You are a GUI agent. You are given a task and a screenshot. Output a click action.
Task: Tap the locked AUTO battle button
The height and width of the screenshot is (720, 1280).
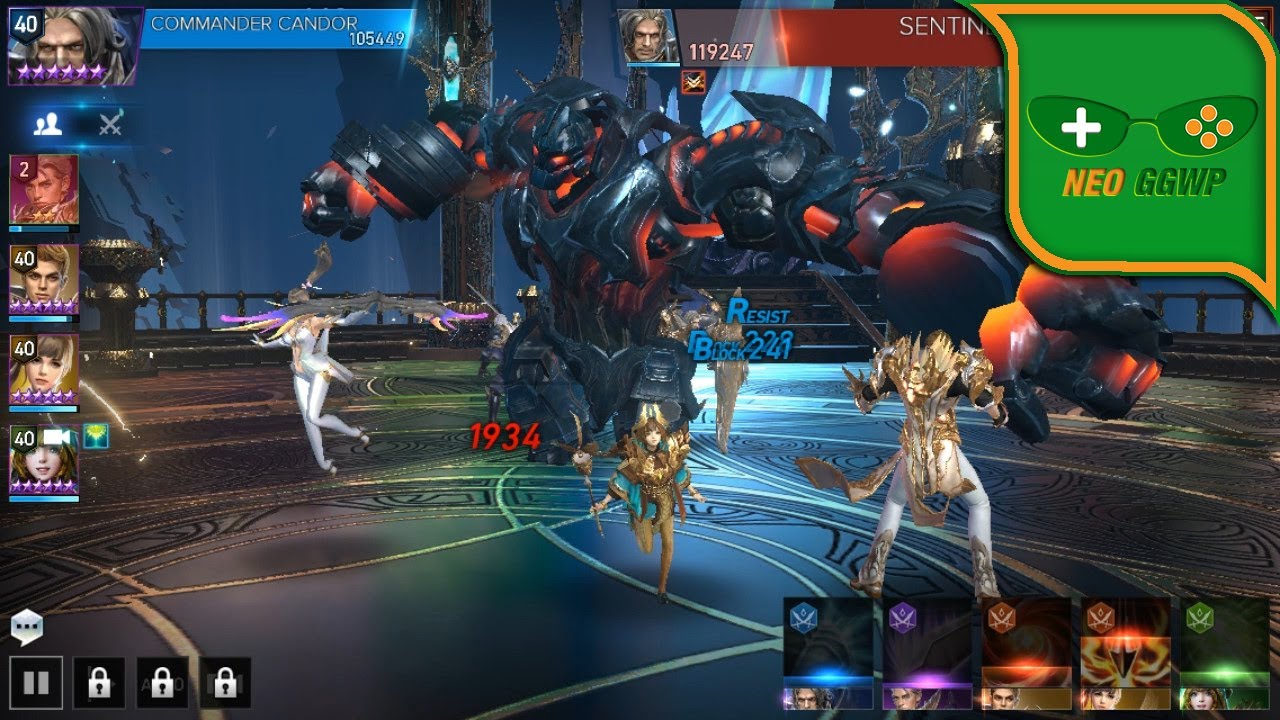point(162,683)
